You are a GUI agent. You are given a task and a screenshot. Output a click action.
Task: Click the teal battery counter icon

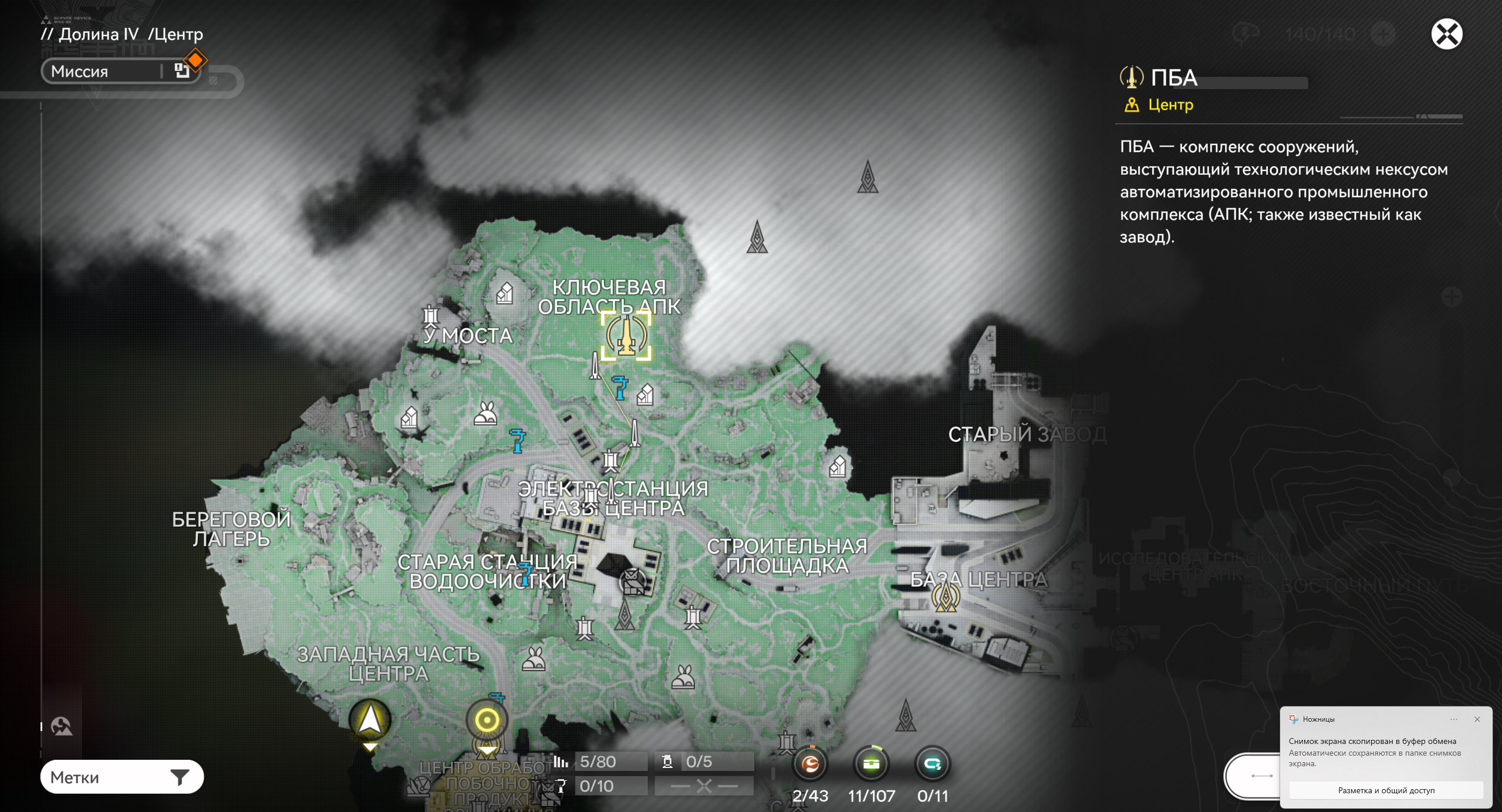[932, 763]
